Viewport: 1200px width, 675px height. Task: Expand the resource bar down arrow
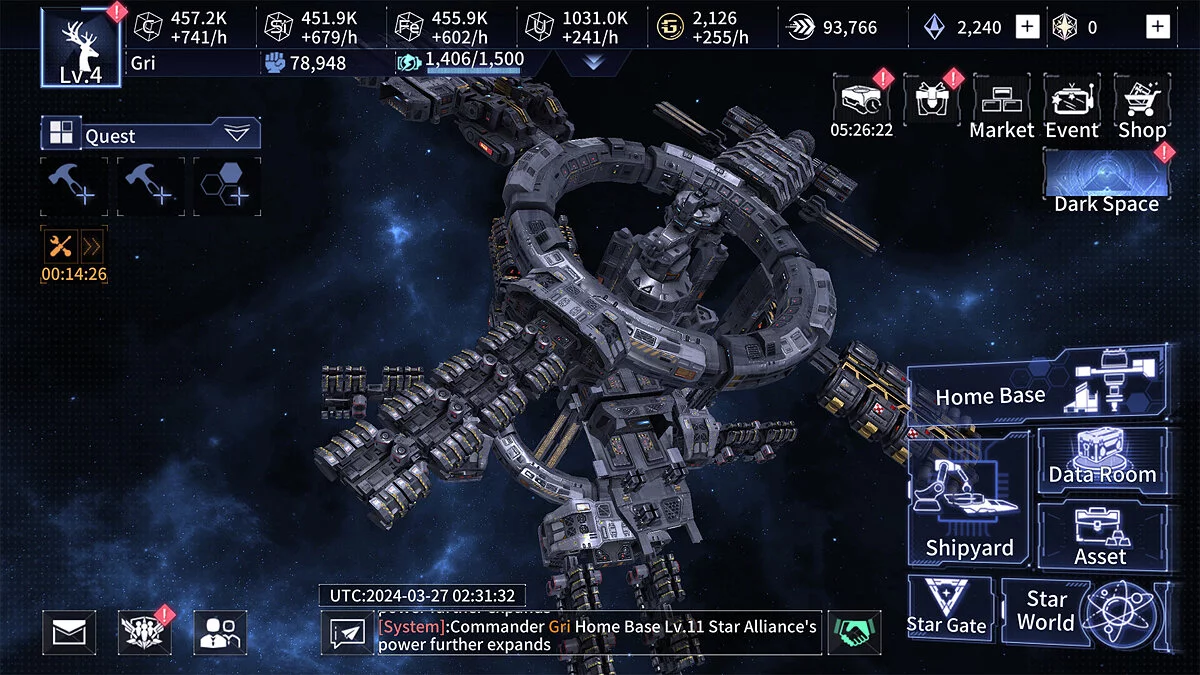pyautogui.click(x=592, y=62)
